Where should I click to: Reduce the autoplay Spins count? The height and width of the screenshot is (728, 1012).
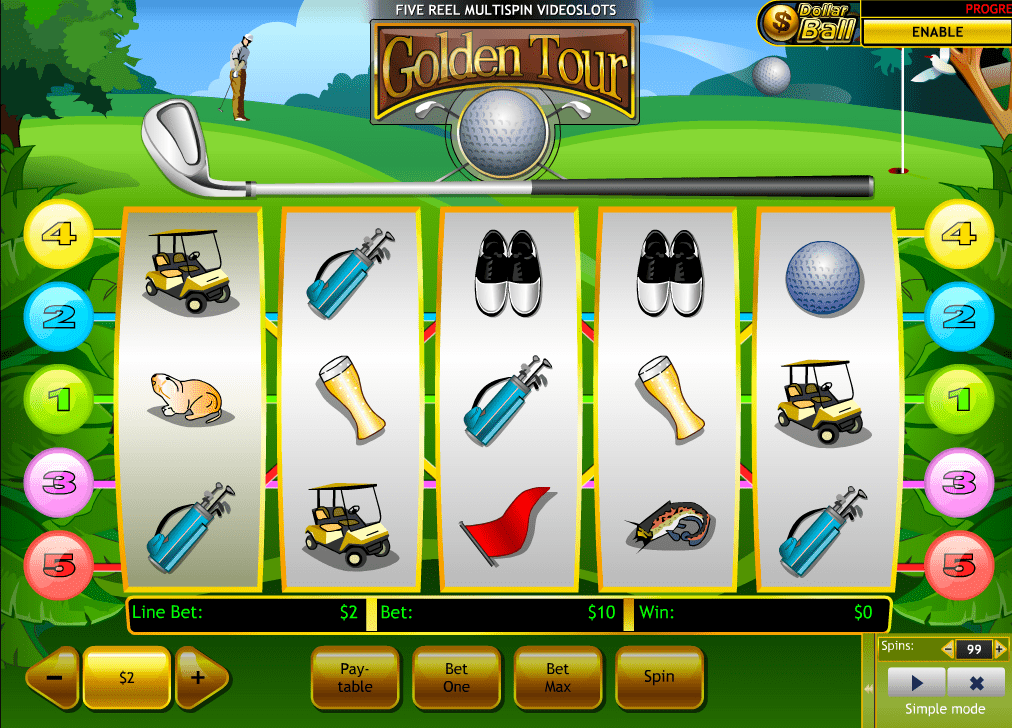pyautogui.click(x=948, y=649)
